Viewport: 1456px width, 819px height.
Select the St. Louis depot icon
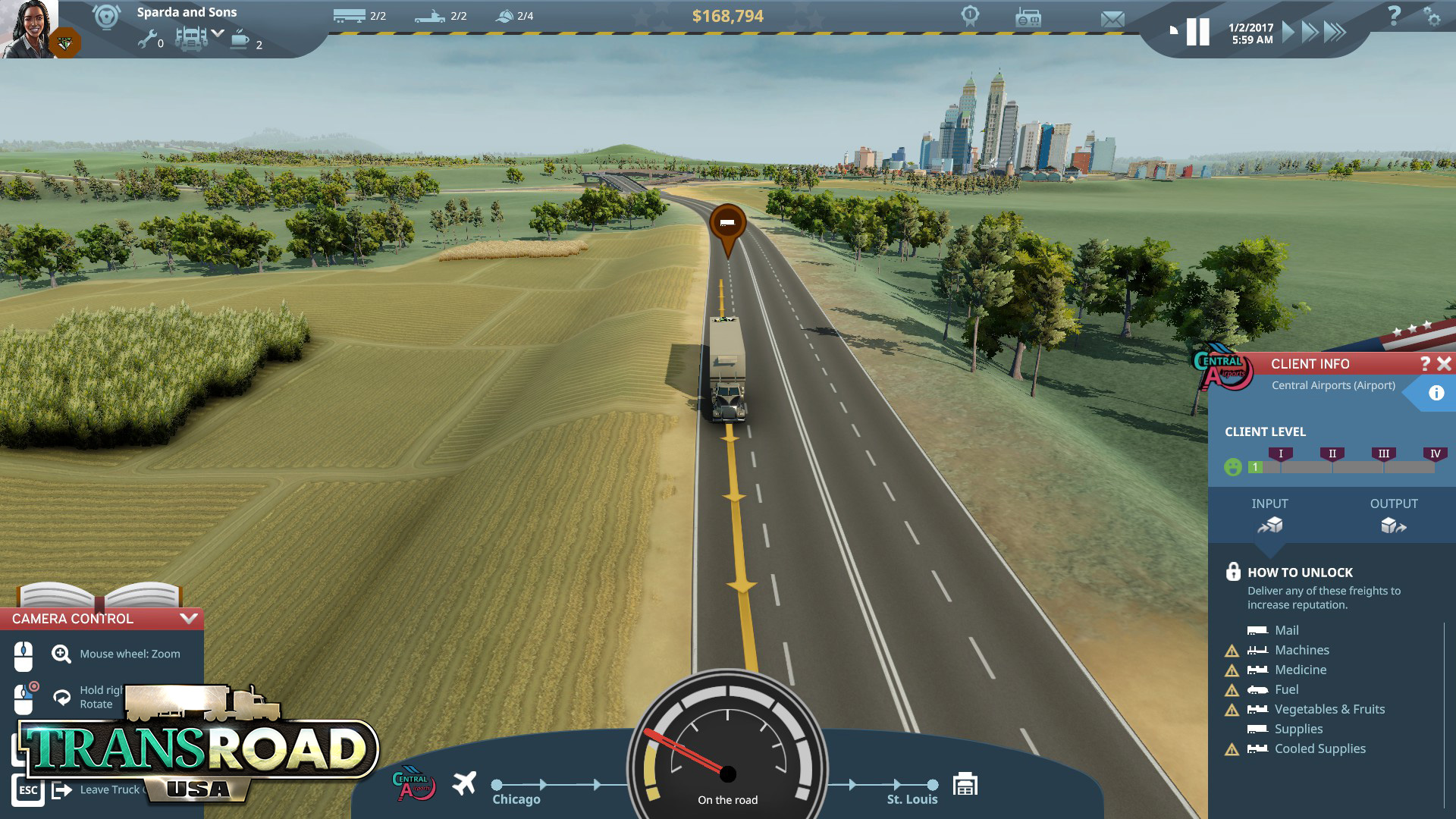click(x=965, y=784)
